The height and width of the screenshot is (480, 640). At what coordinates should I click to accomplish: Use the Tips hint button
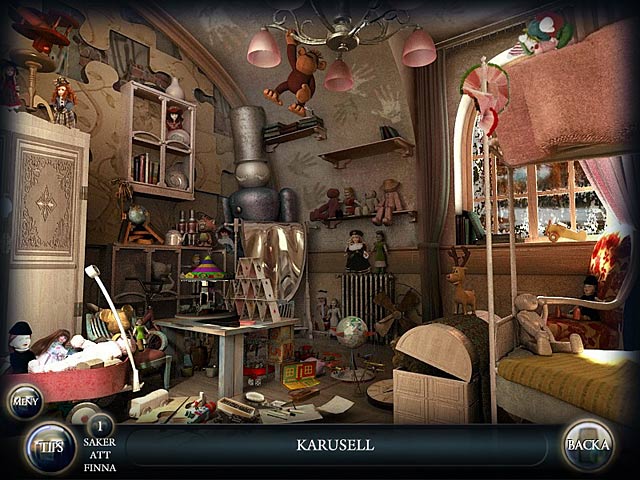point(50,447)
